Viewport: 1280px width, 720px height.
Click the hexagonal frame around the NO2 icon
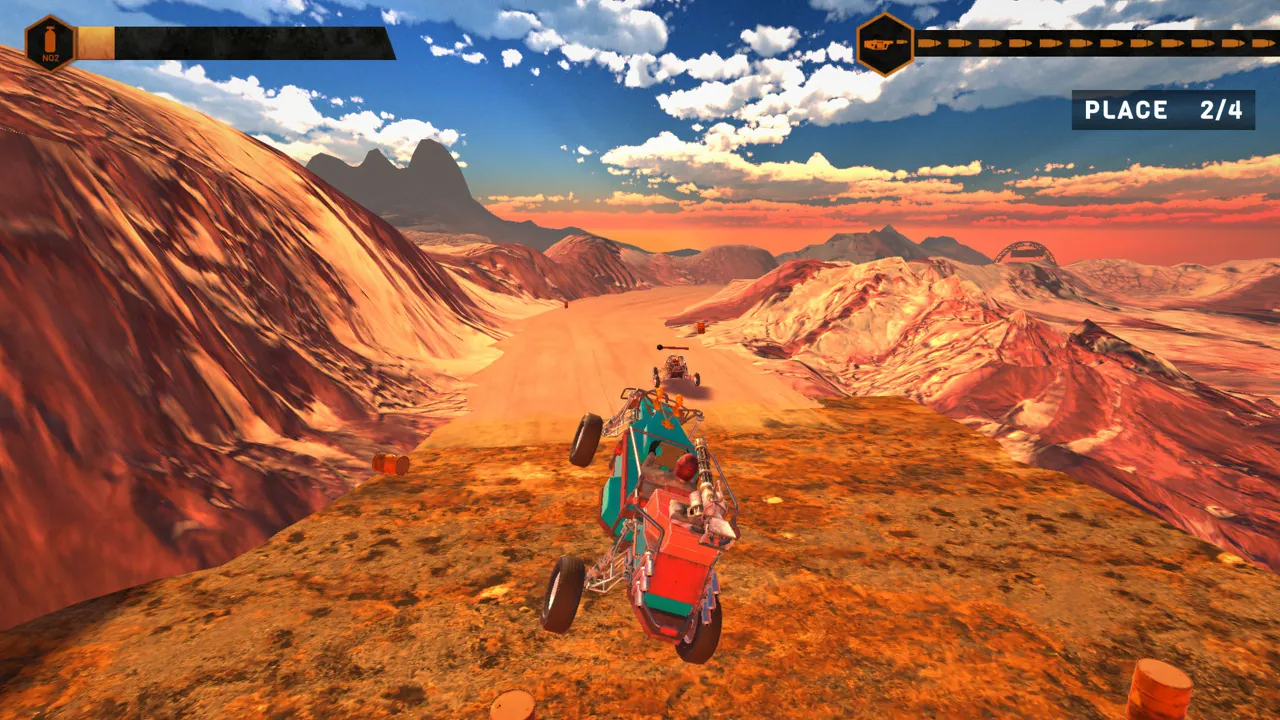48,16
